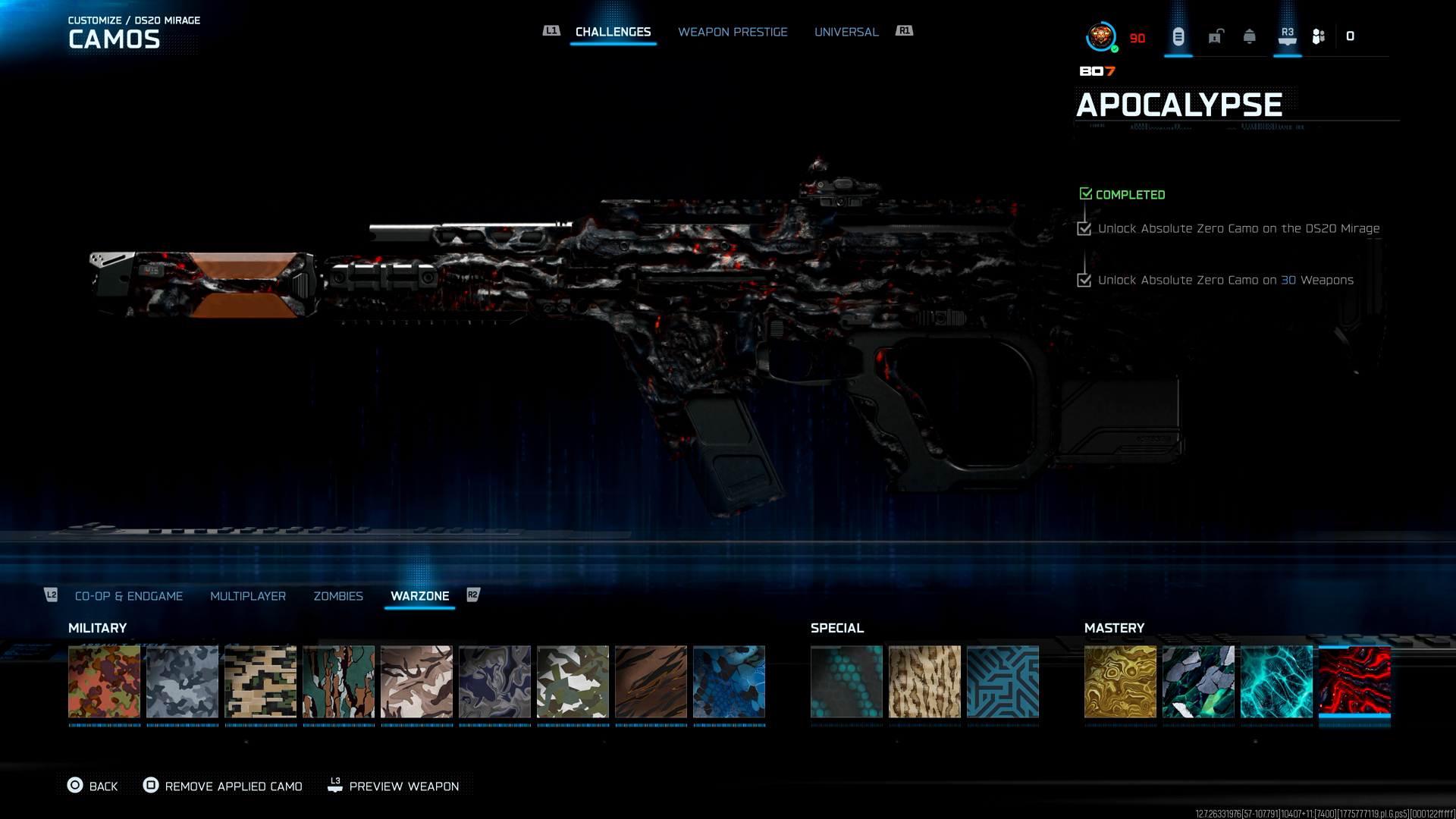Screen dimensions: 1456x819
Task: Choose the blue maze-pattern special camo
Action: point(1003,682)
